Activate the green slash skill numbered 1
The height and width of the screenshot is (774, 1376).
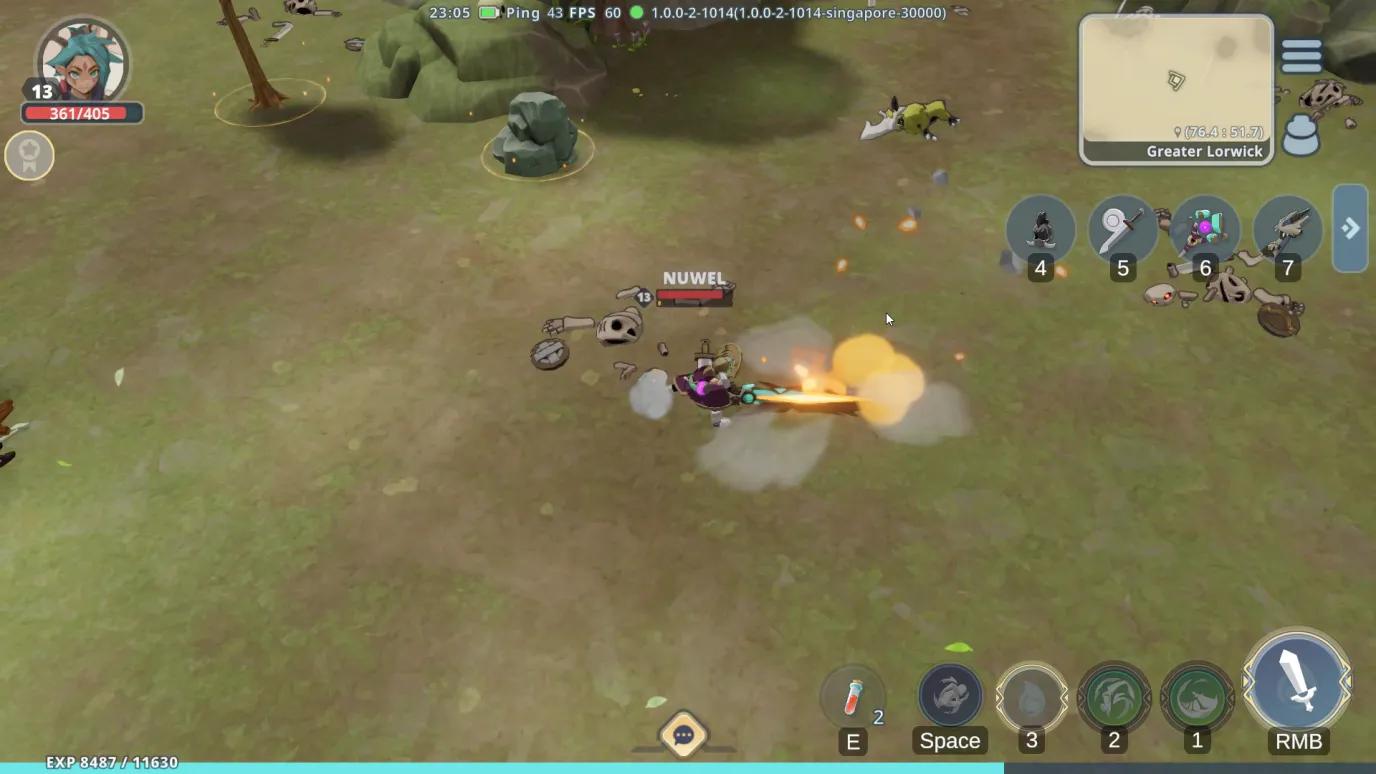coord(1197,696)
